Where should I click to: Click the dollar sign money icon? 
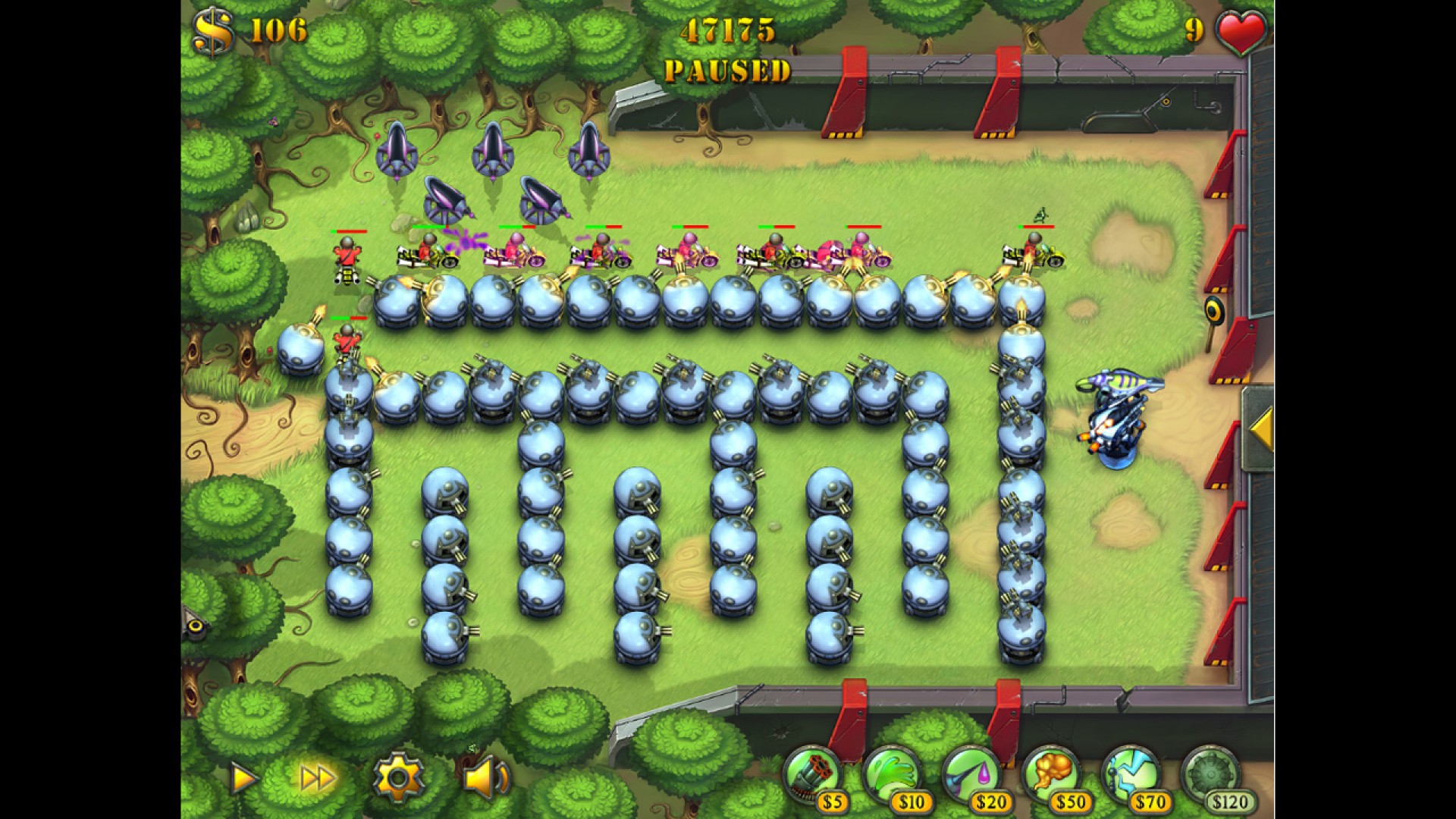point(216,29)
